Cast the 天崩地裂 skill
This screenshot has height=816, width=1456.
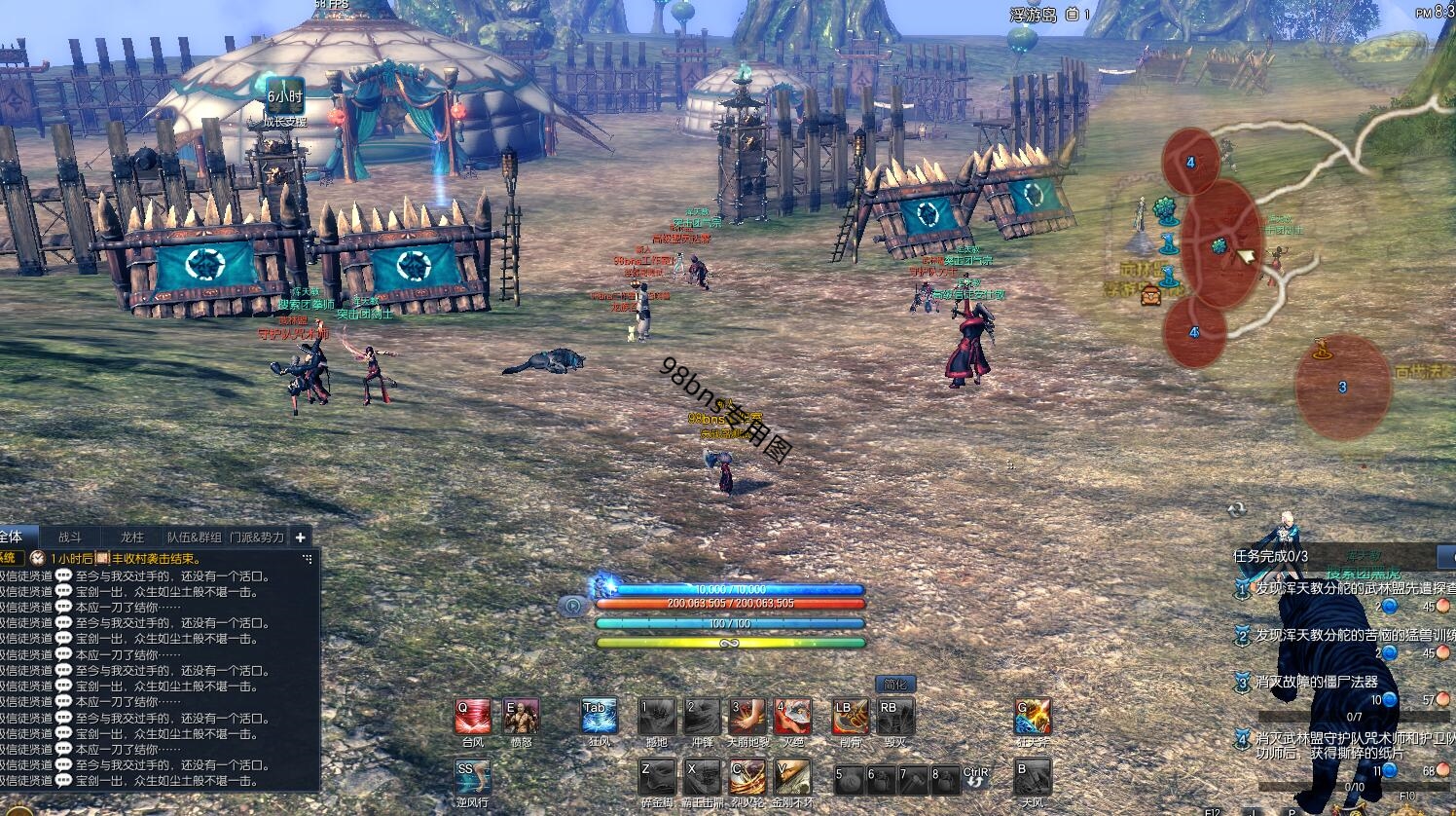747,717
